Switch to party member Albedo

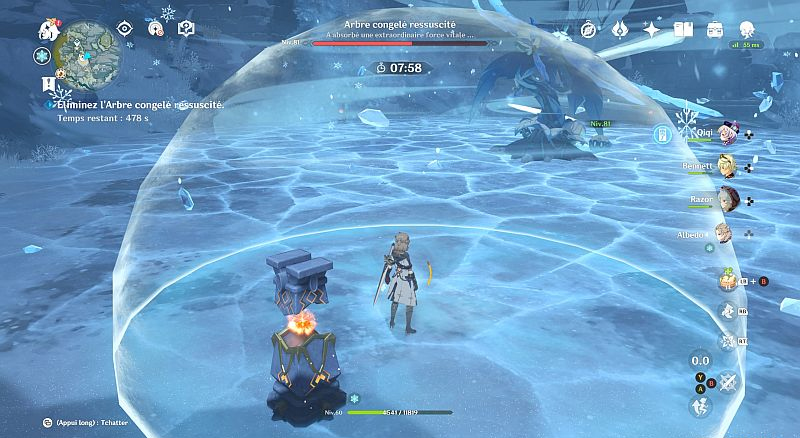click(723, 233)
